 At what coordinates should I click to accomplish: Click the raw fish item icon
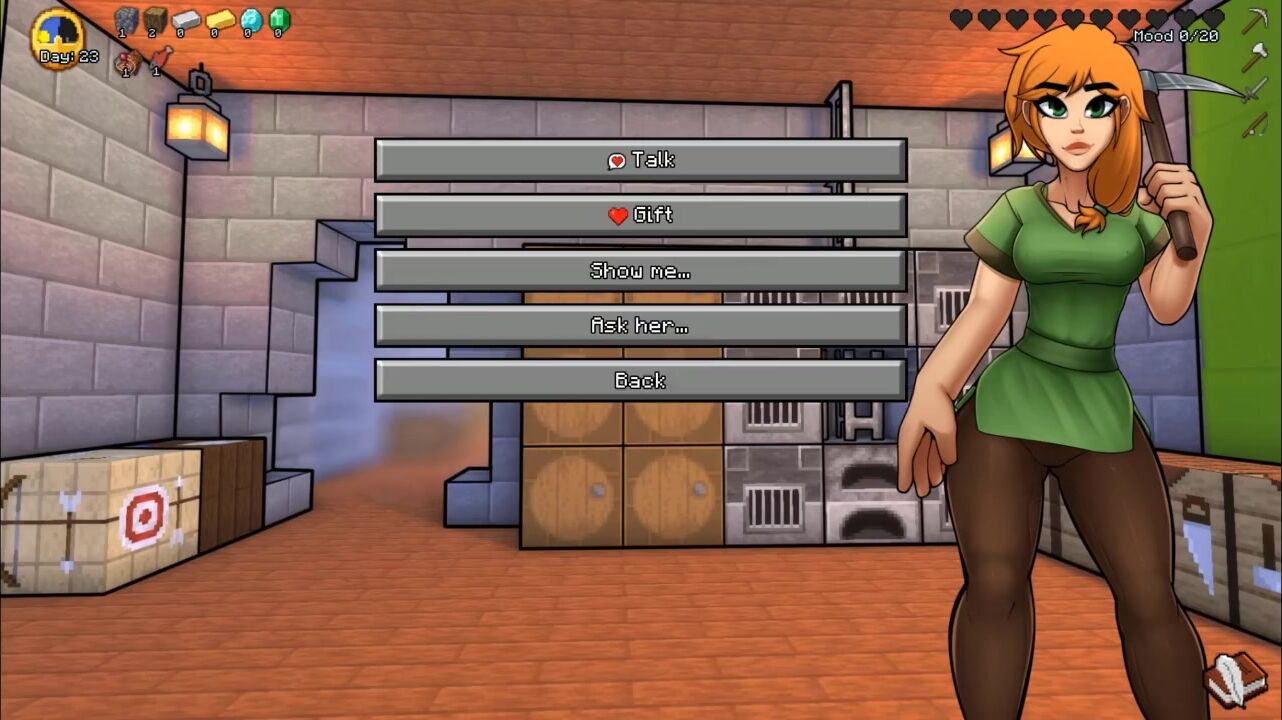[159, 60]
